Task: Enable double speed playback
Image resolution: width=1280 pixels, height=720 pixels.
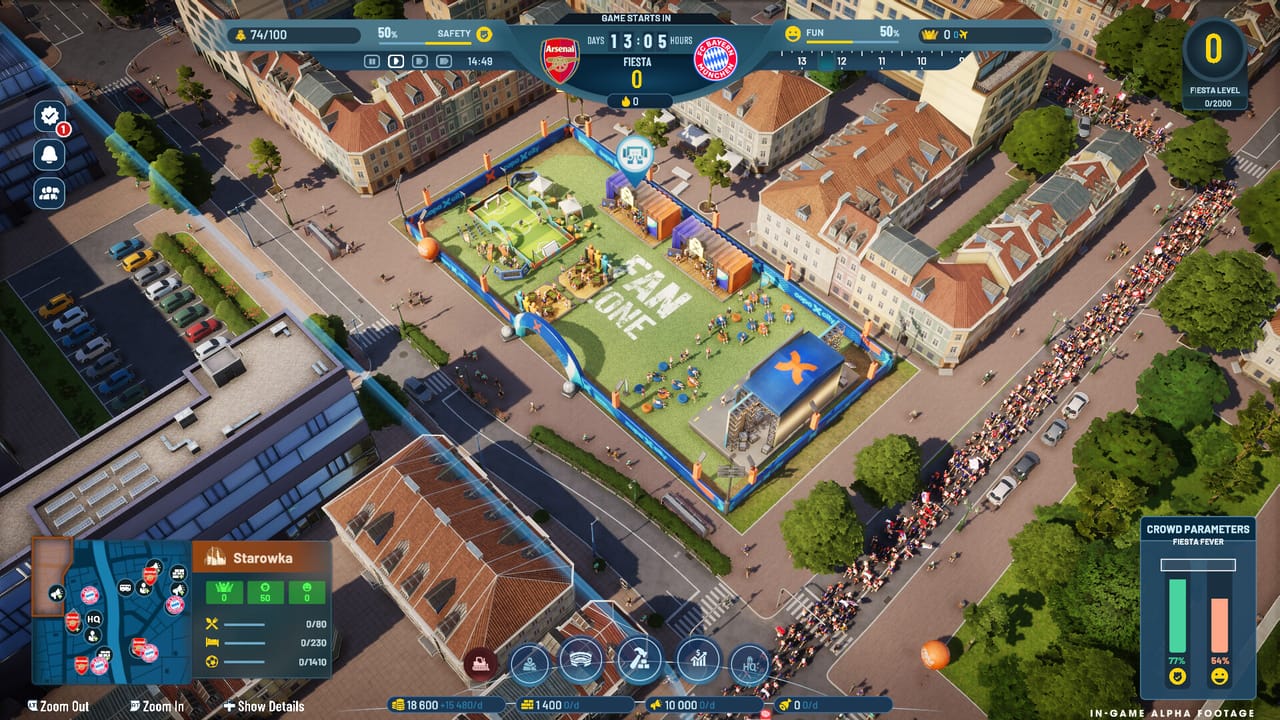Action: pyautogui.click(x=420, y=60)
